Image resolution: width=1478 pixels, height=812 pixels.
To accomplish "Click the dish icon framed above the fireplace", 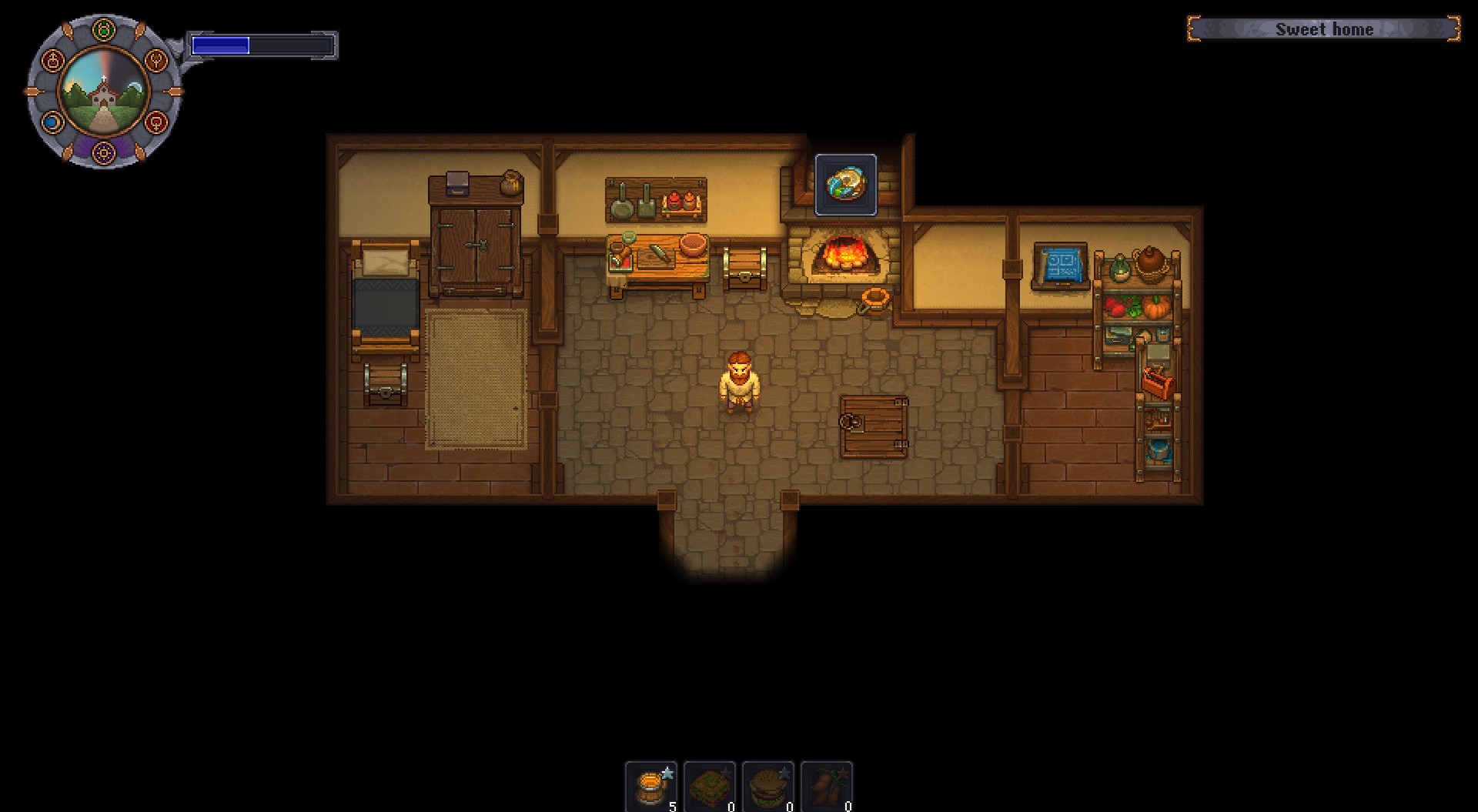I will coord(844,185).
